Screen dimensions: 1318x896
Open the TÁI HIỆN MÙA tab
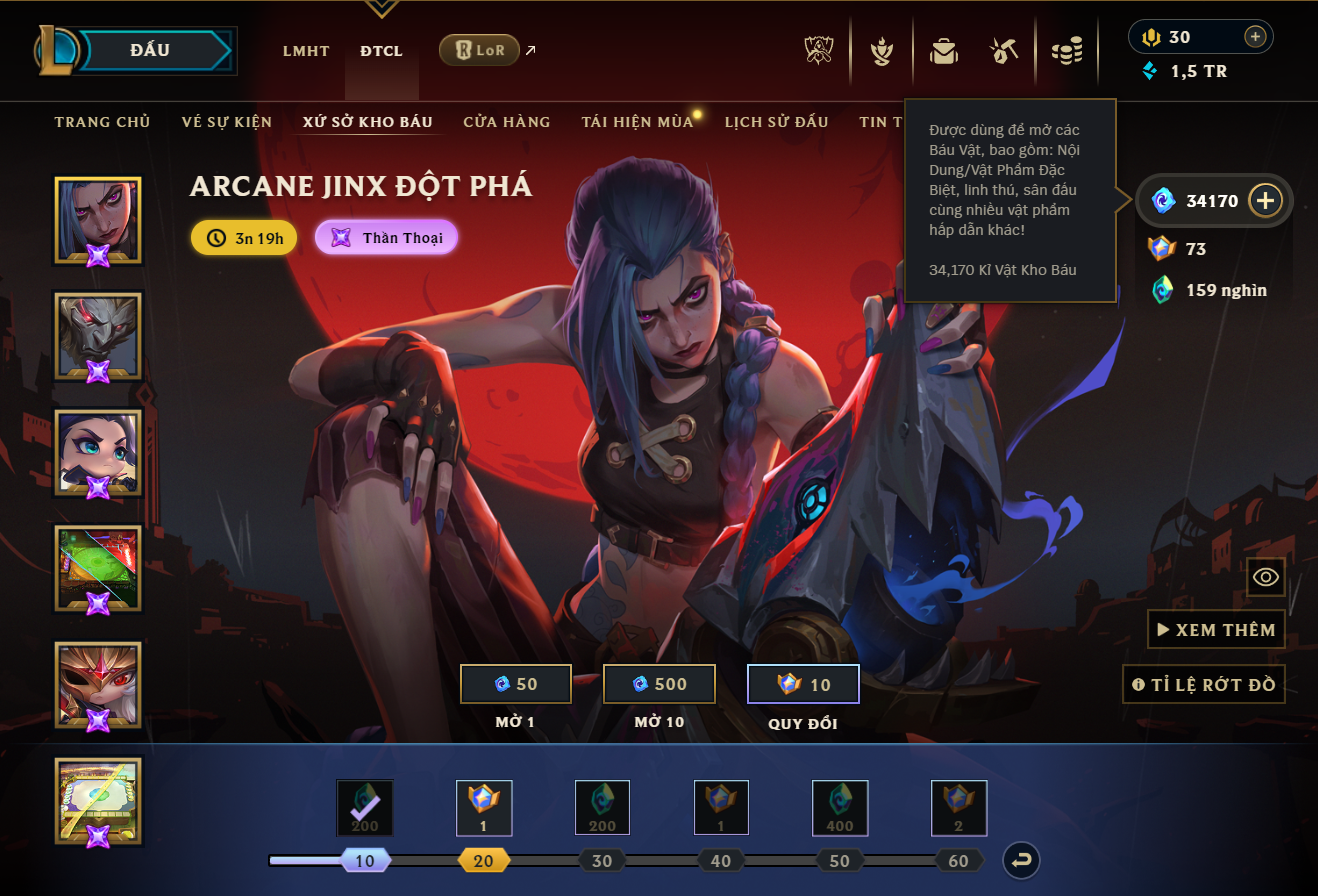[637, 122]
